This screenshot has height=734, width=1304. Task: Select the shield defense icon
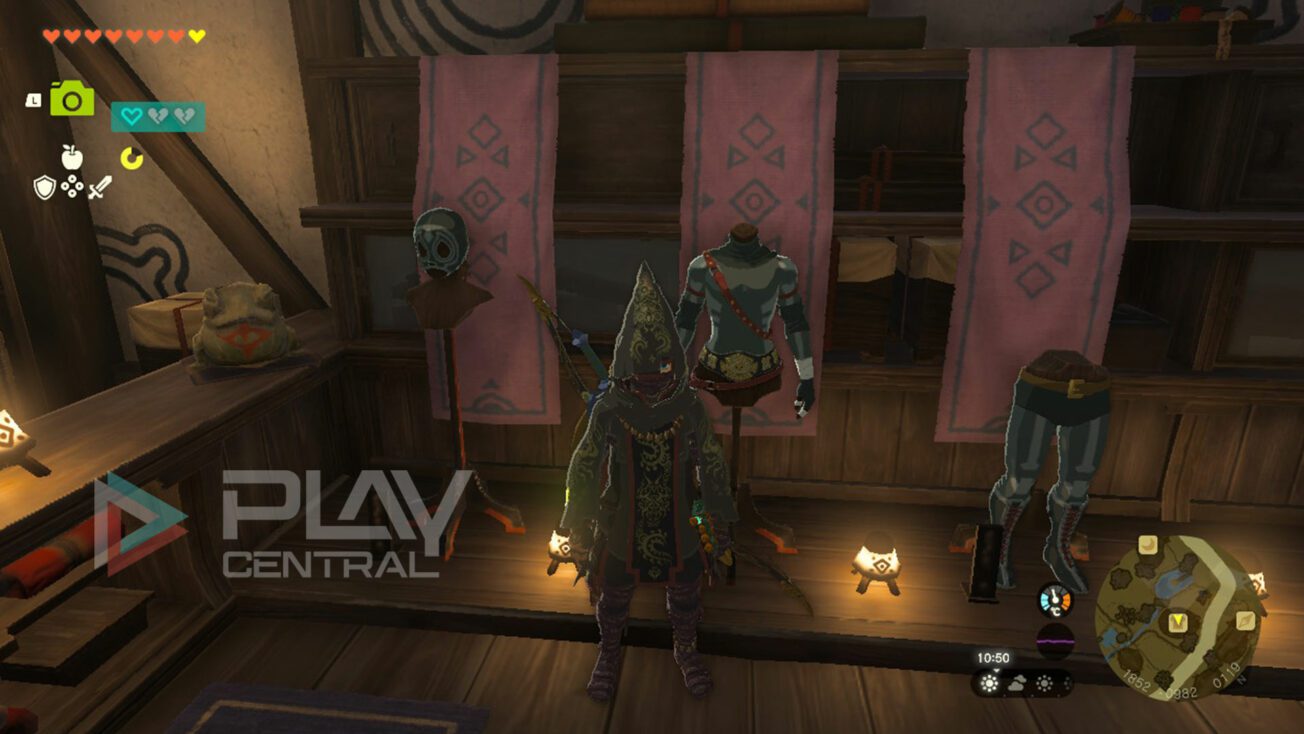(44, 186)
